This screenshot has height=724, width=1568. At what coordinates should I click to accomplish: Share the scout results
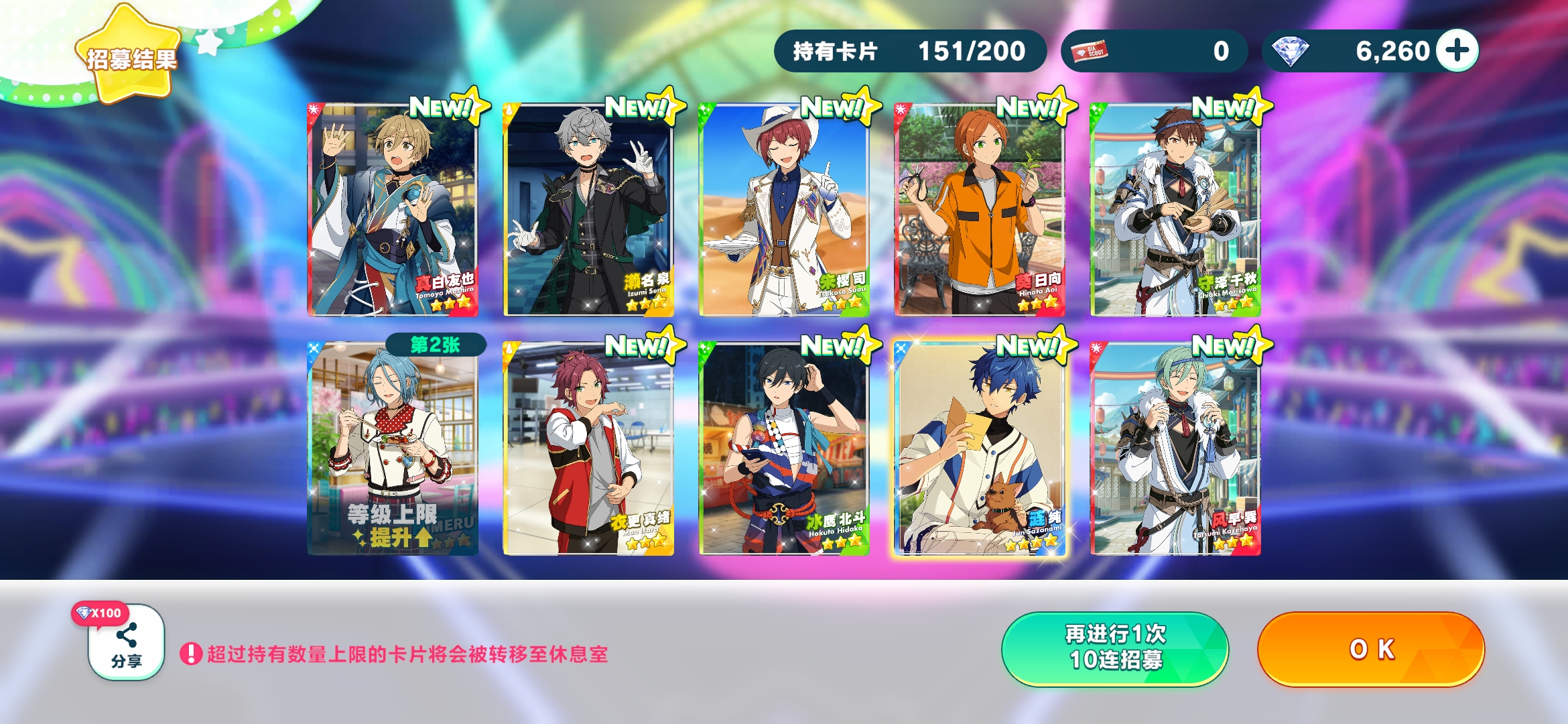pos(127,643)
